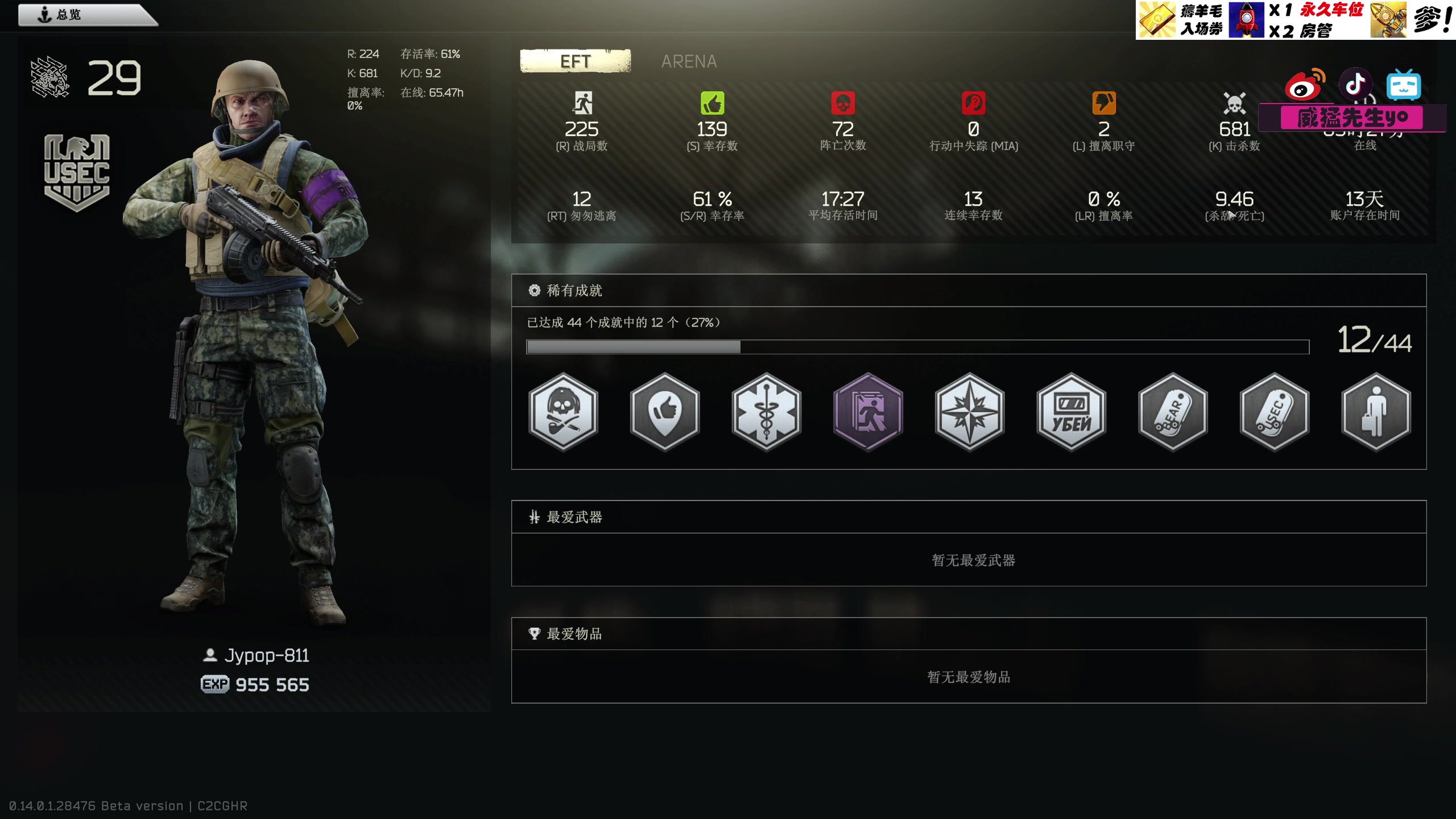The image size is (1456, 819).
Task: Select the skull with pipe achievement badge
Action: point(563,412)
